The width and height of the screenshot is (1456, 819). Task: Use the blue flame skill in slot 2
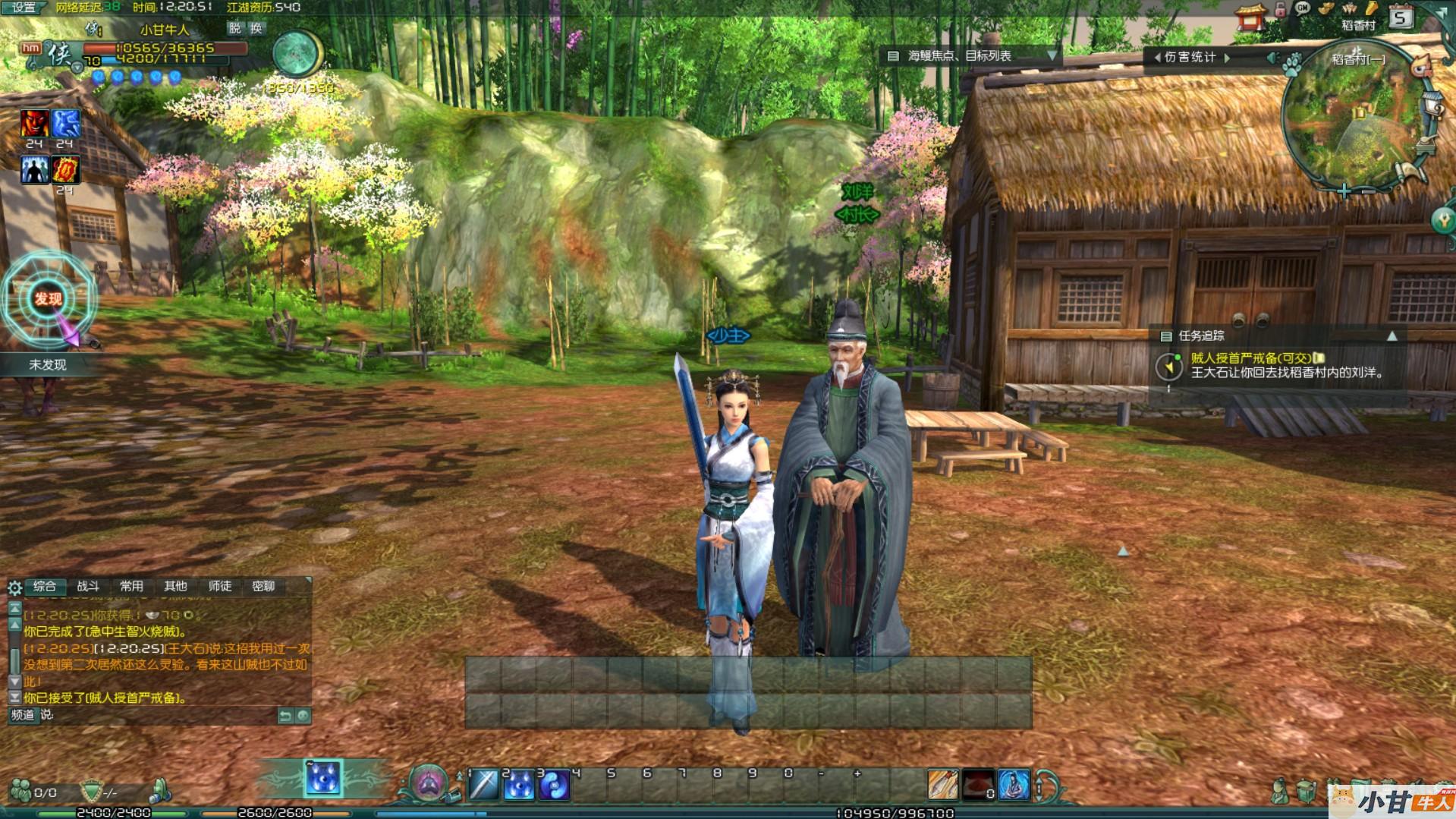[519, 786]
